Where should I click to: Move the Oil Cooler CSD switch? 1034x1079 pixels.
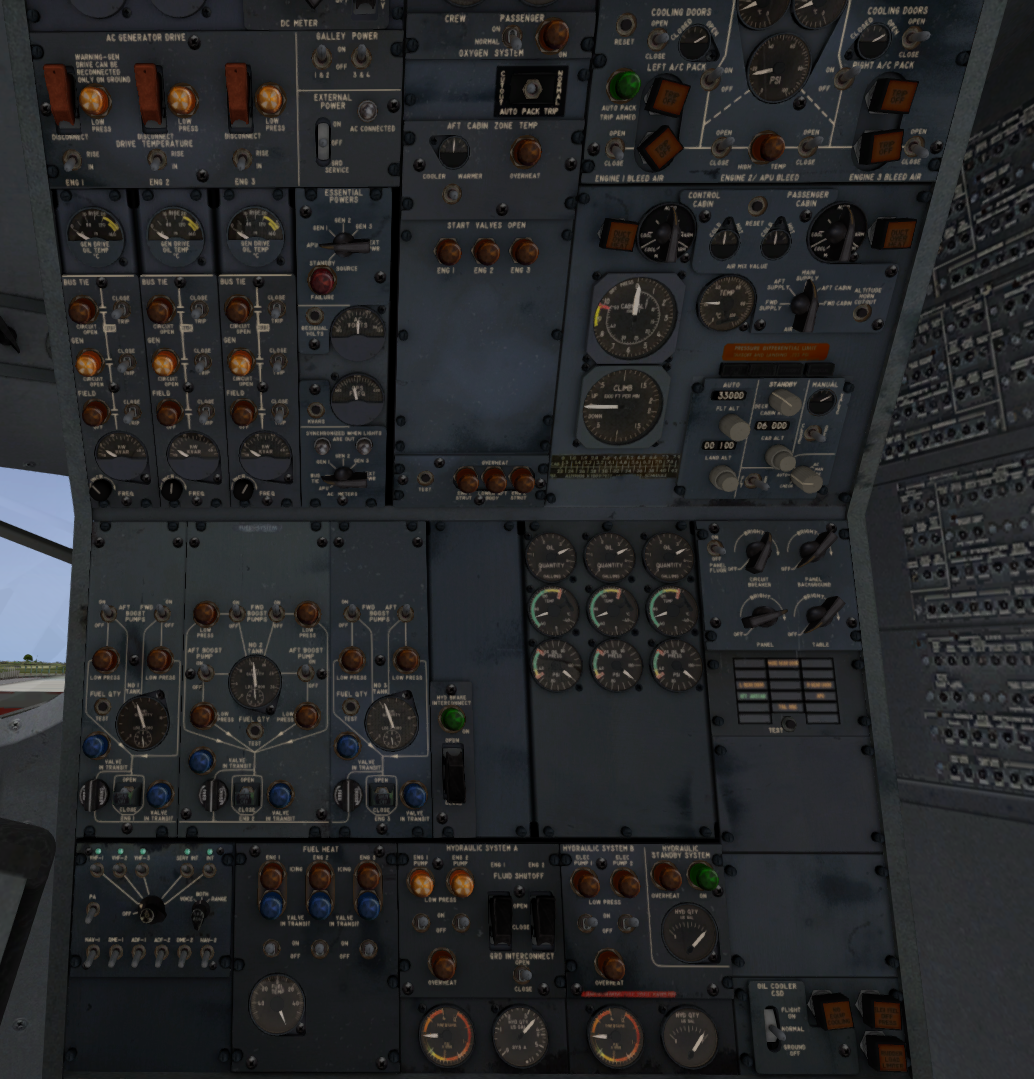point(772,1027)
